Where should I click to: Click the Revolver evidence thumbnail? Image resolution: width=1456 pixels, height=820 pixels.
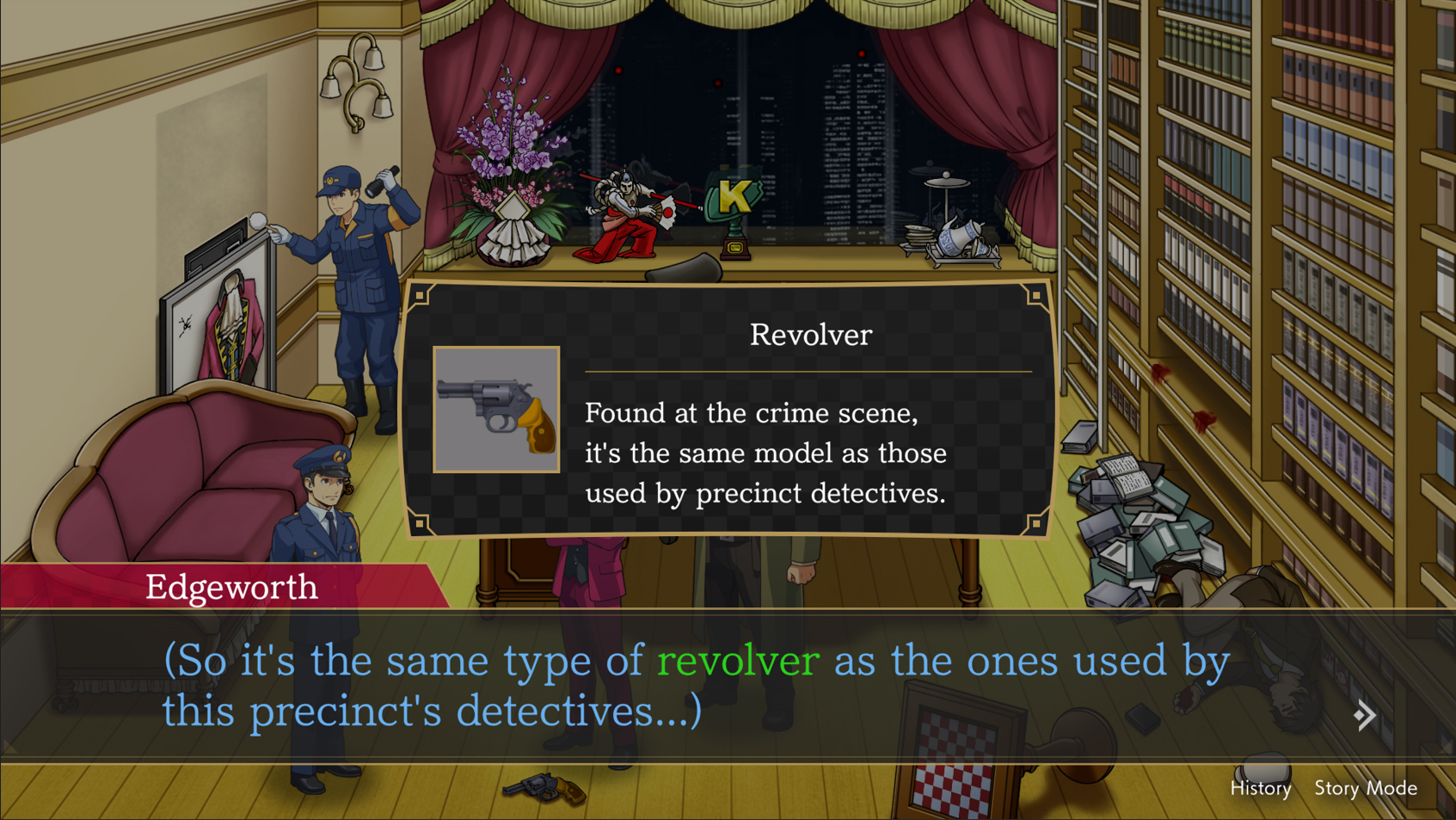(496, 410)
